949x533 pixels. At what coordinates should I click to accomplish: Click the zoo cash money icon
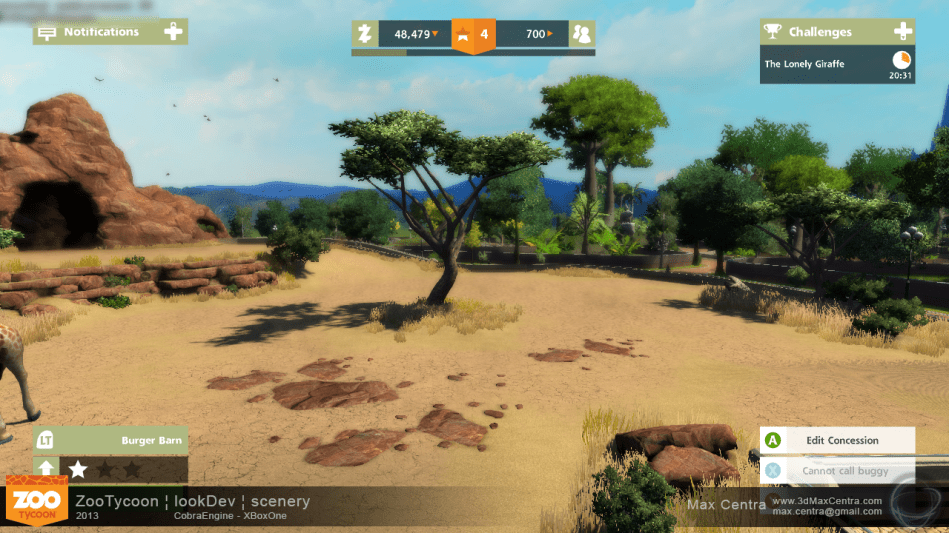pyautogui.click(x=365, y=34)
